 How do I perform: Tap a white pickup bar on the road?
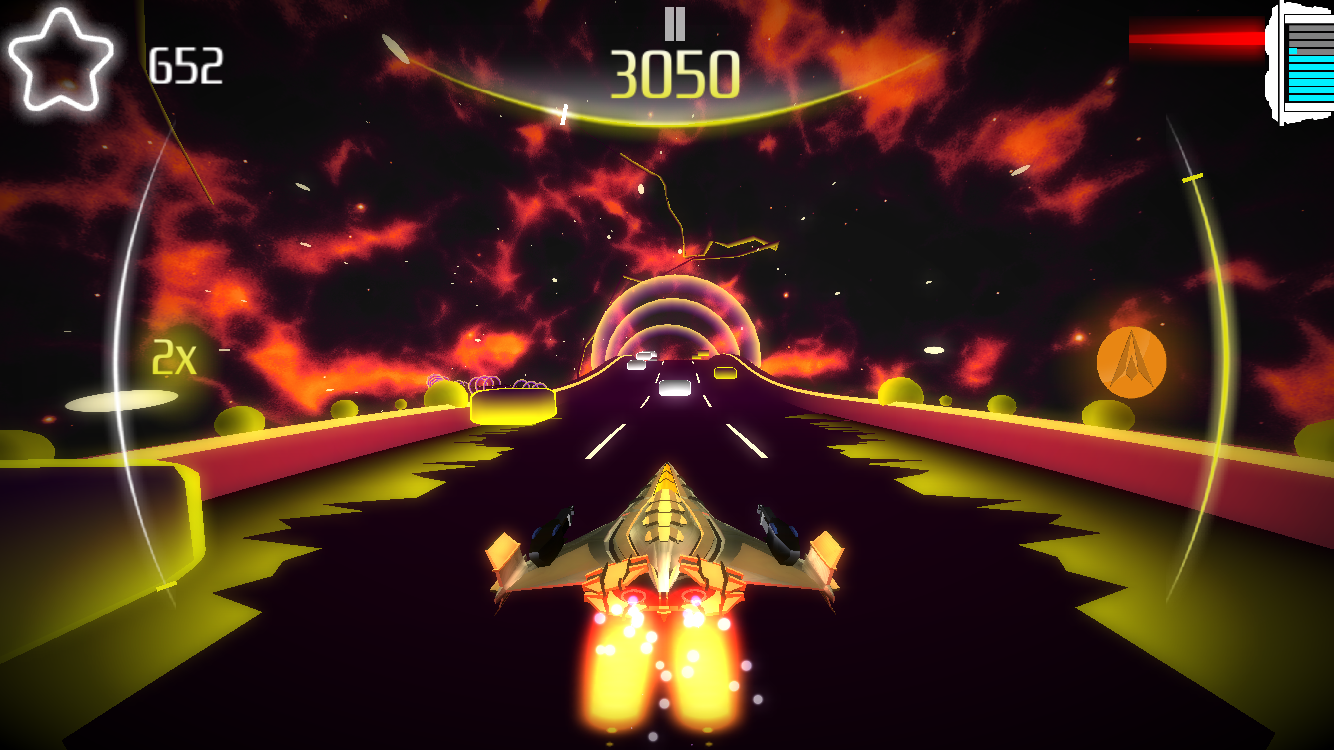click(673, 390)
